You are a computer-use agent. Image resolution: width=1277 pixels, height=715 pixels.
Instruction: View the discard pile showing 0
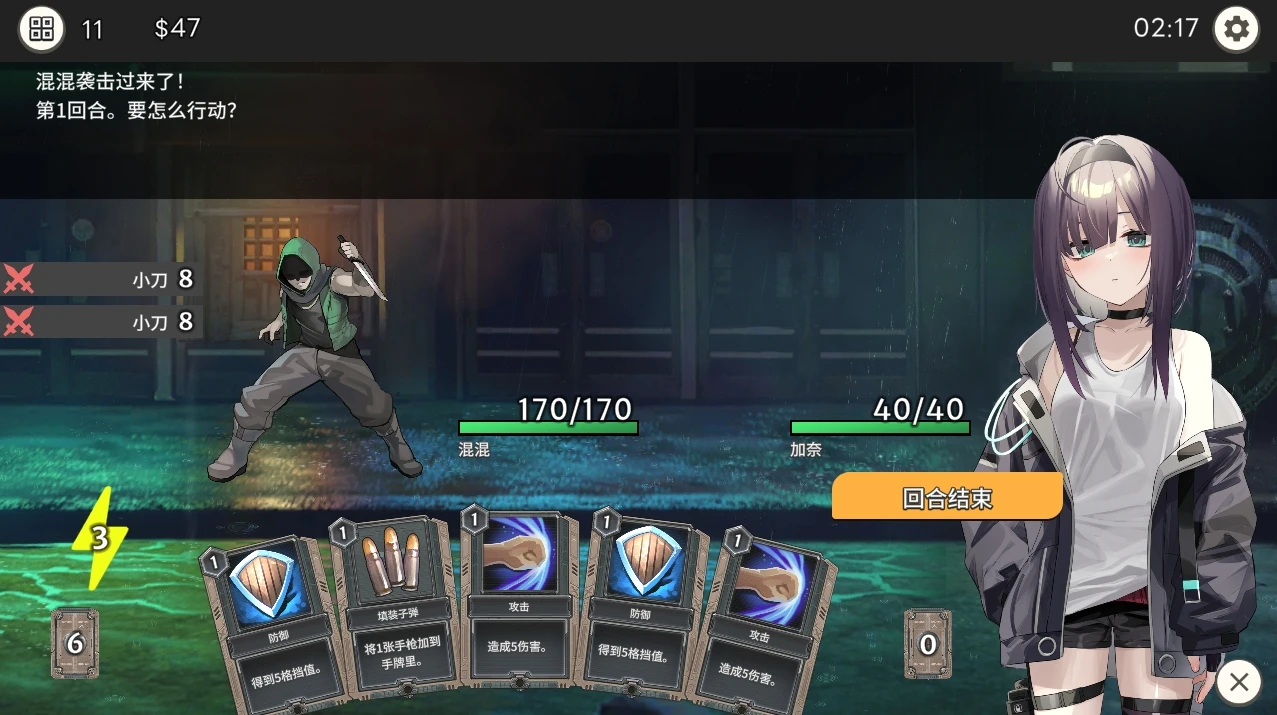(x=927, y=644)
